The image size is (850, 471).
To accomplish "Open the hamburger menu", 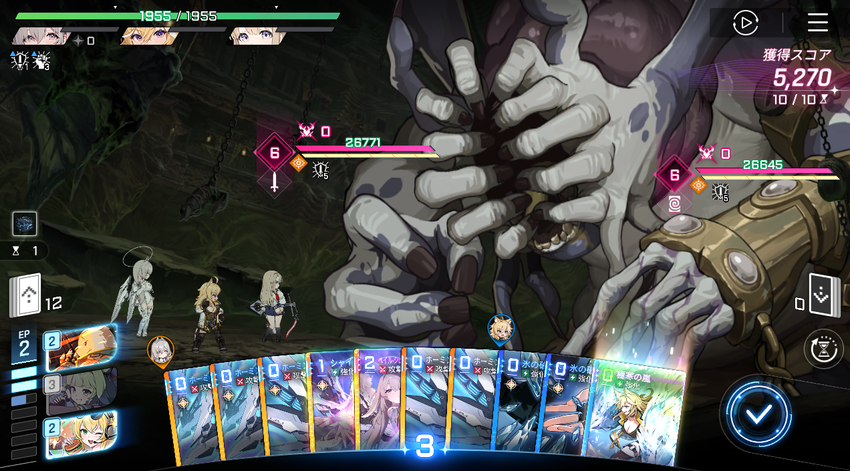I will [817, 22].
